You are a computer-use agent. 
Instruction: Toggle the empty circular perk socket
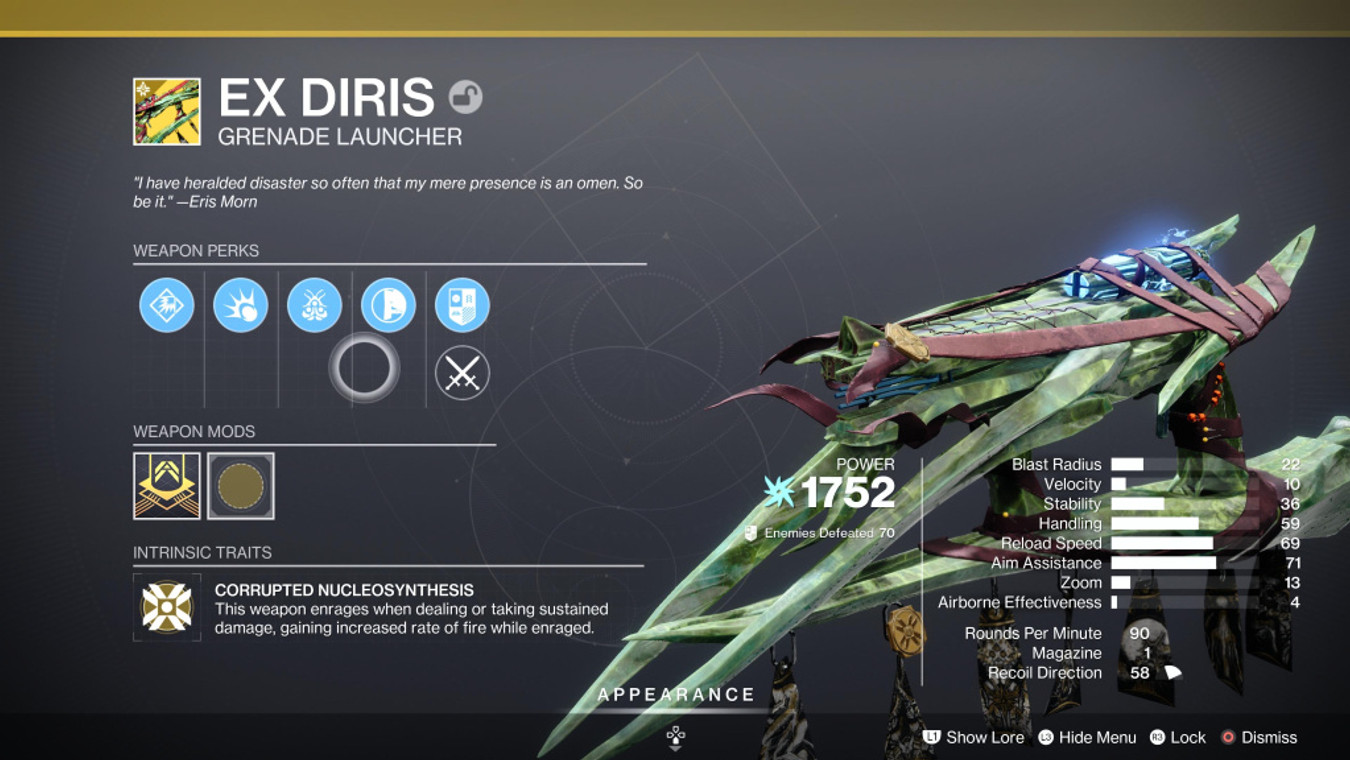coord(366,368)
